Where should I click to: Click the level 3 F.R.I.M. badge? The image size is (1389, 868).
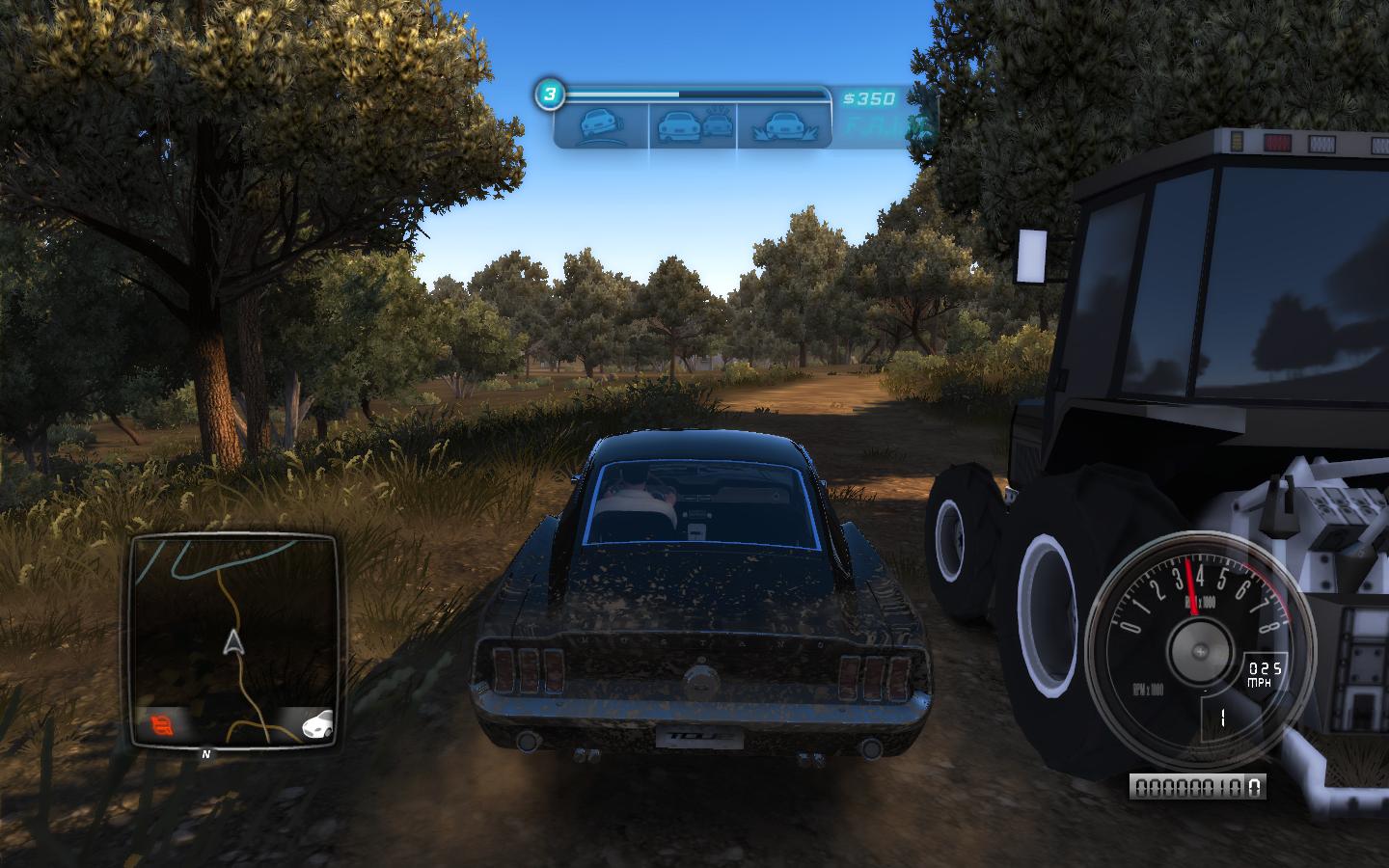coord(550,95)
